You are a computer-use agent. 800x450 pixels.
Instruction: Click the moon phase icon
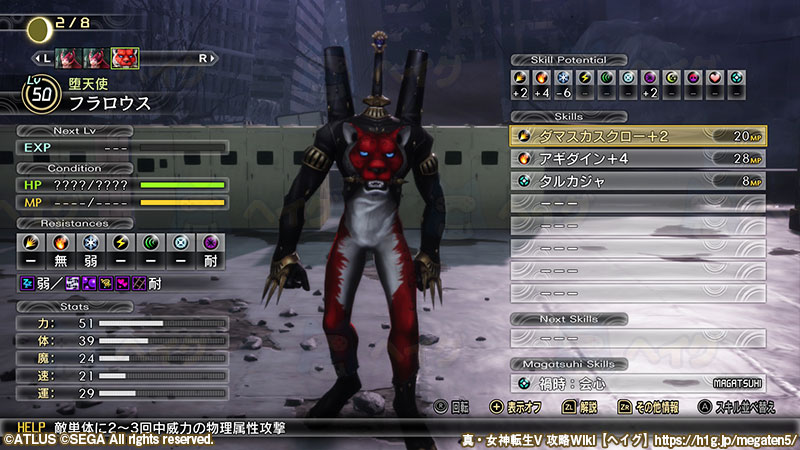point(40,28)
